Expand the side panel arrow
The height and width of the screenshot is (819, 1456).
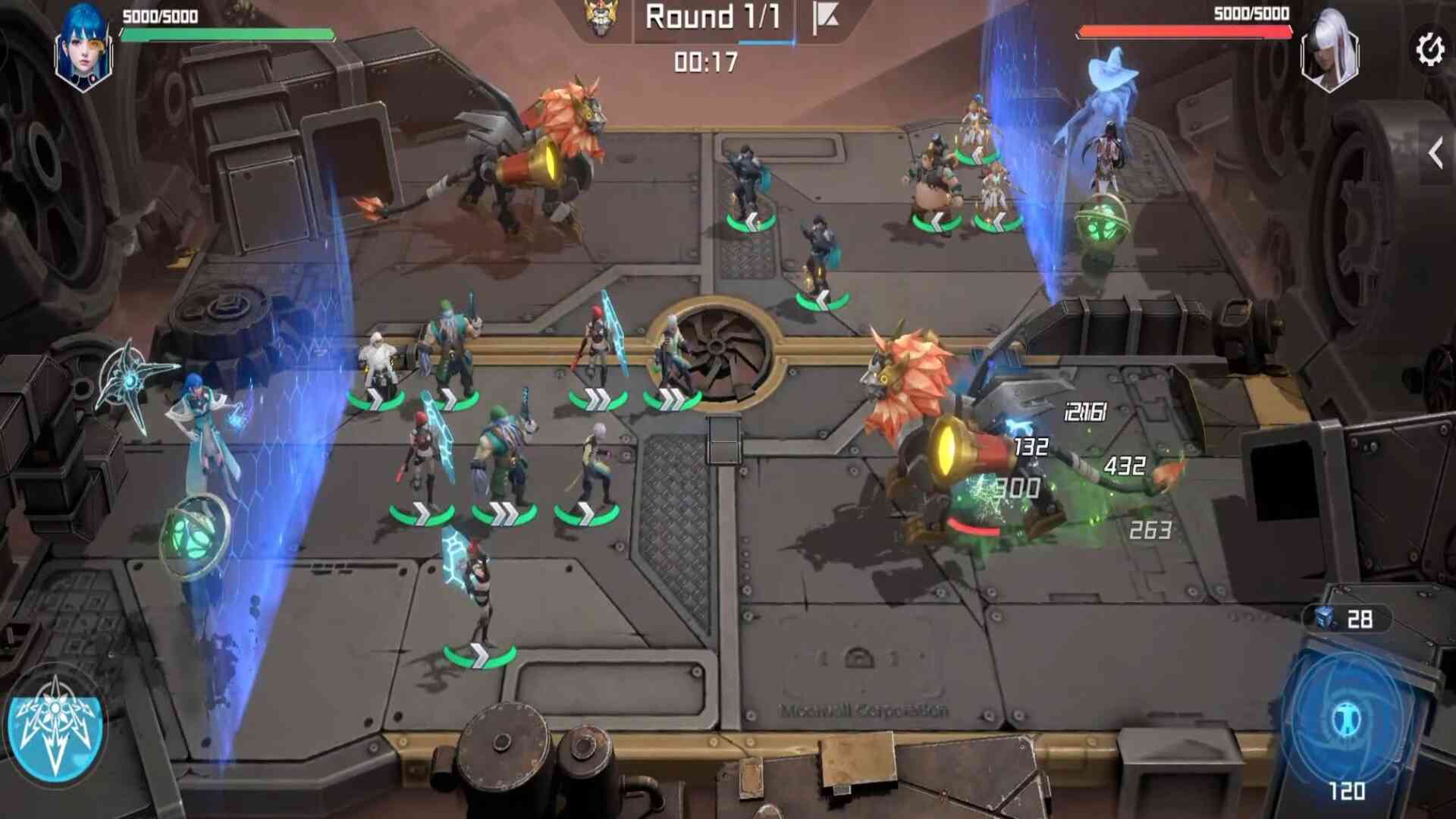1436,154
